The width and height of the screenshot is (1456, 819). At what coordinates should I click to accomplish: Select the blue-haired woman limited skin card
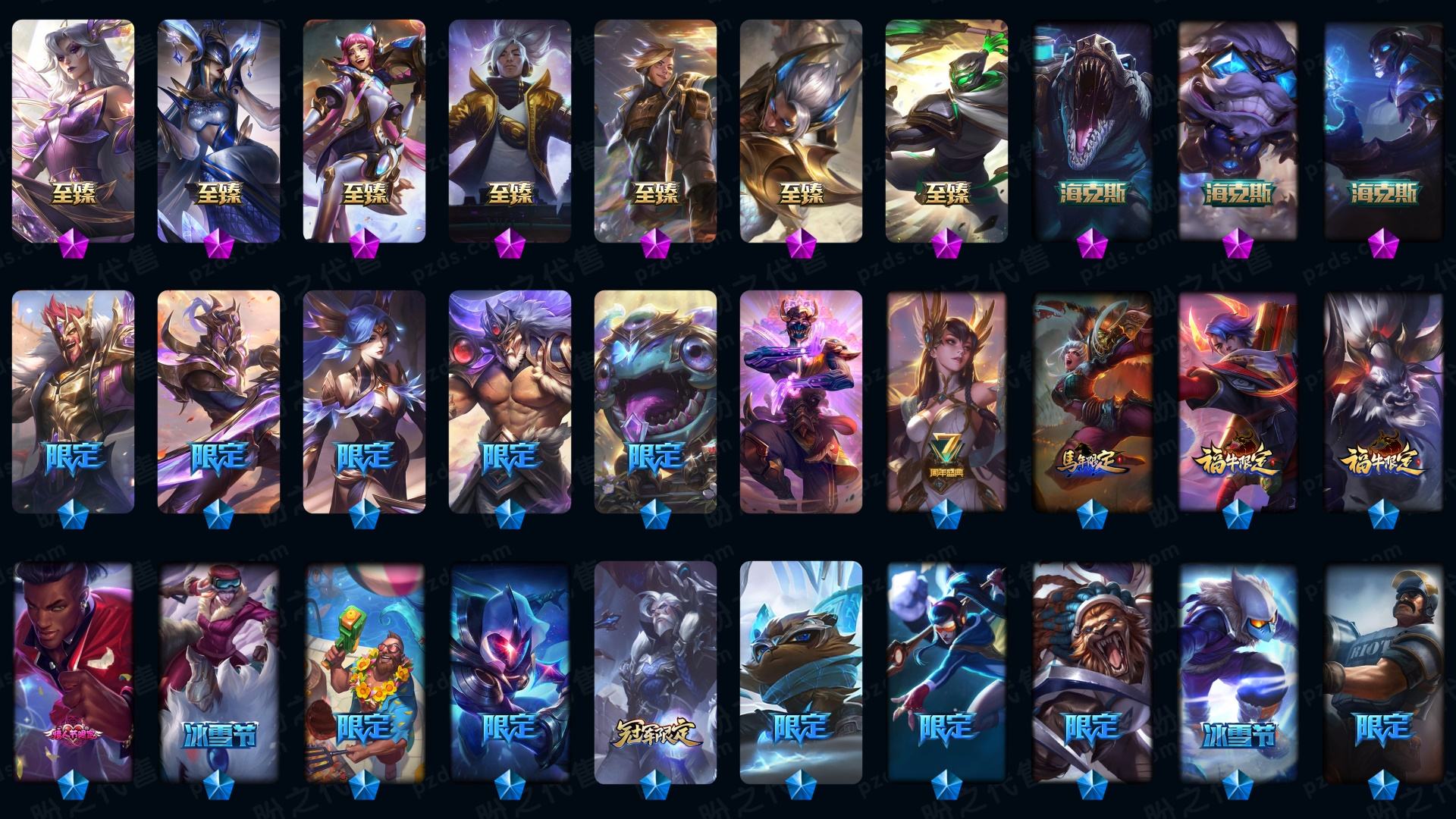coord(364,402)
